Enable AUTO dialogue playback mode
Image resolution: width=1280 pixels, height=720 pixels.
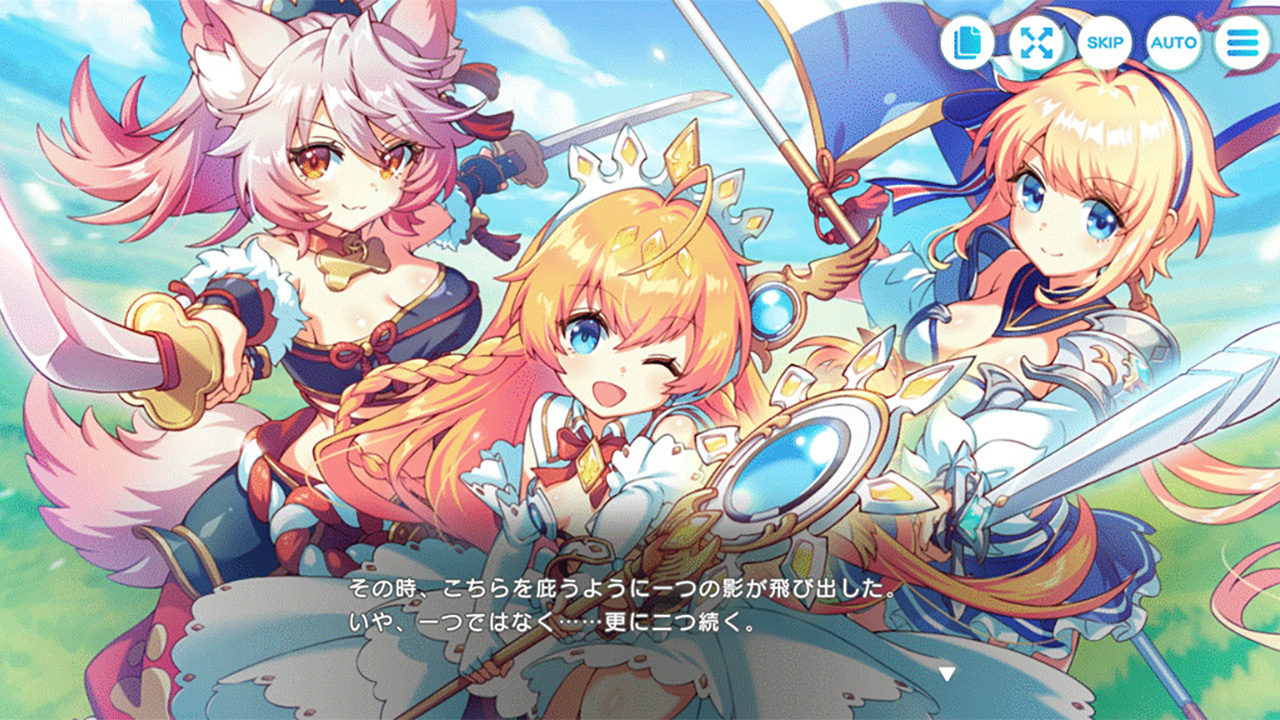point(1172,43)
